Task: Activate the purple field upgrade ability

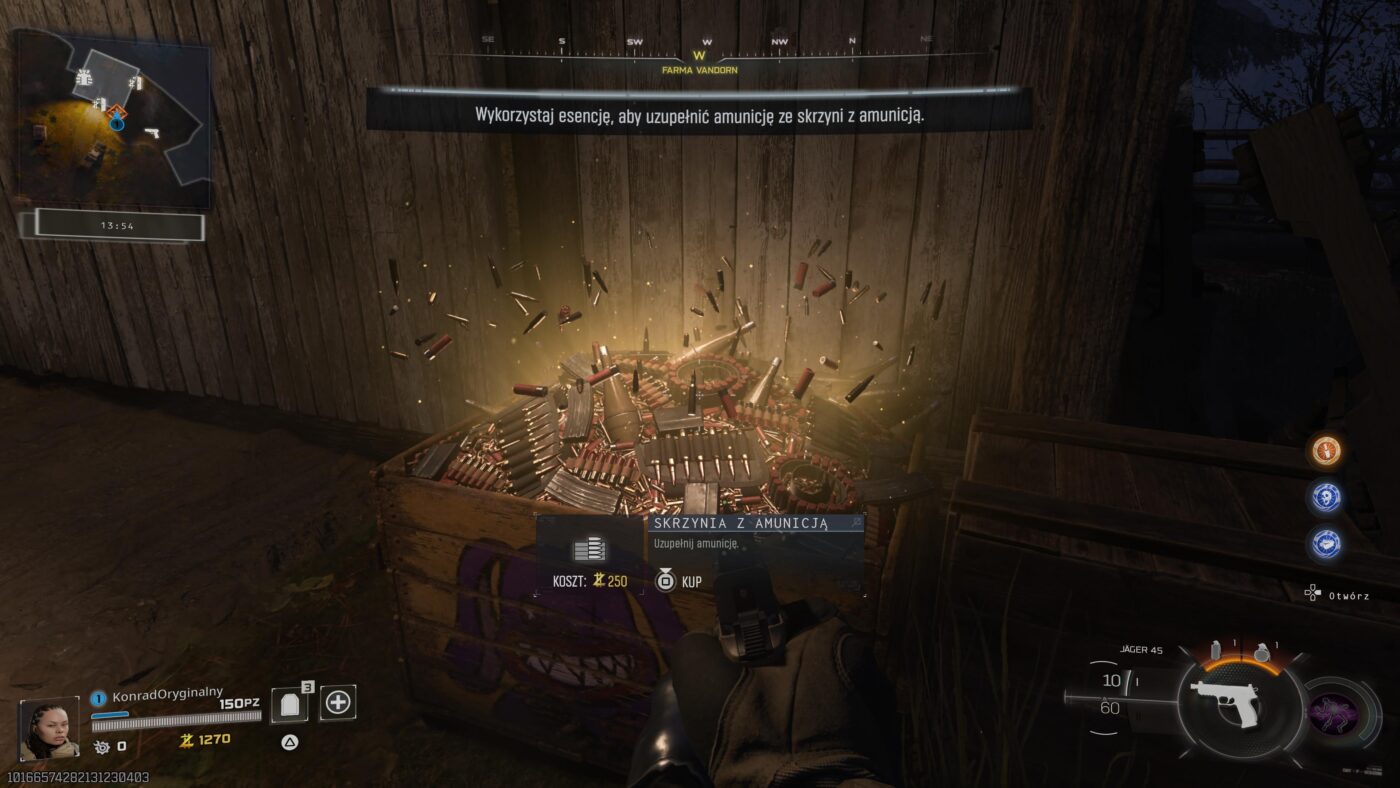Action: click(1334, 715)
